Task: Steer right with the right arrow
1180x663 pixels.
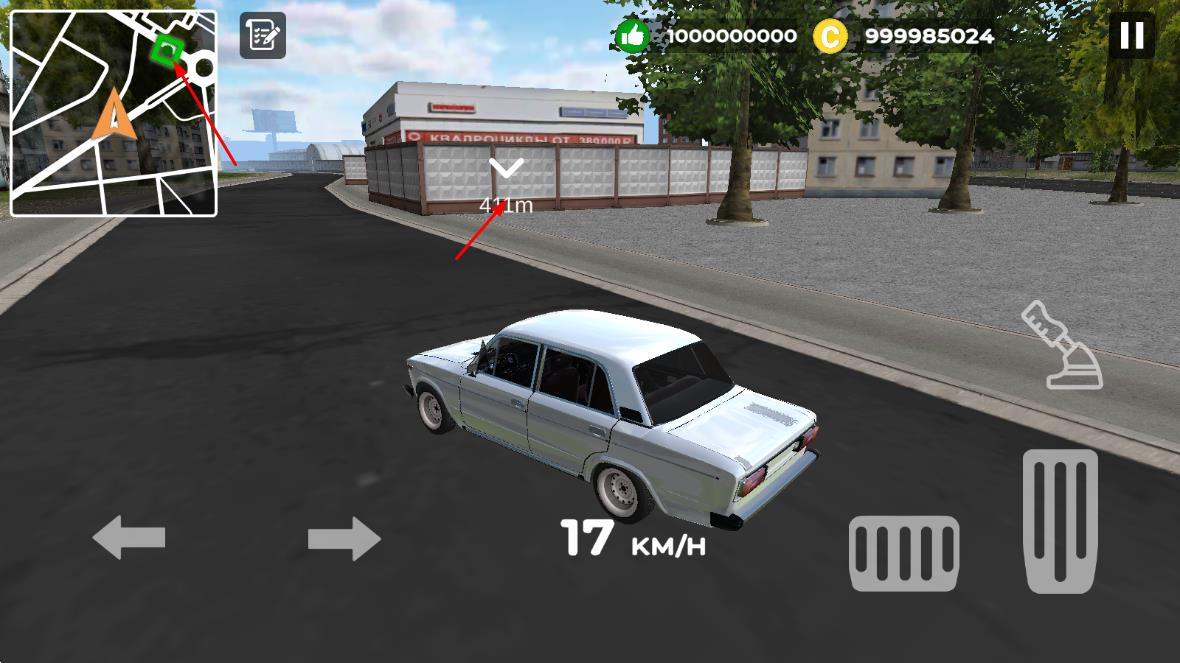Action: 344,539
